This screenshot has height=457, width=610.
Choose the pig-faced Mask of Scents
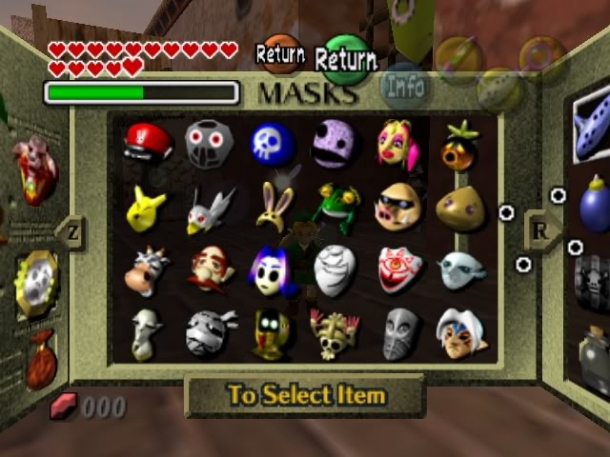tap(397, 207)
